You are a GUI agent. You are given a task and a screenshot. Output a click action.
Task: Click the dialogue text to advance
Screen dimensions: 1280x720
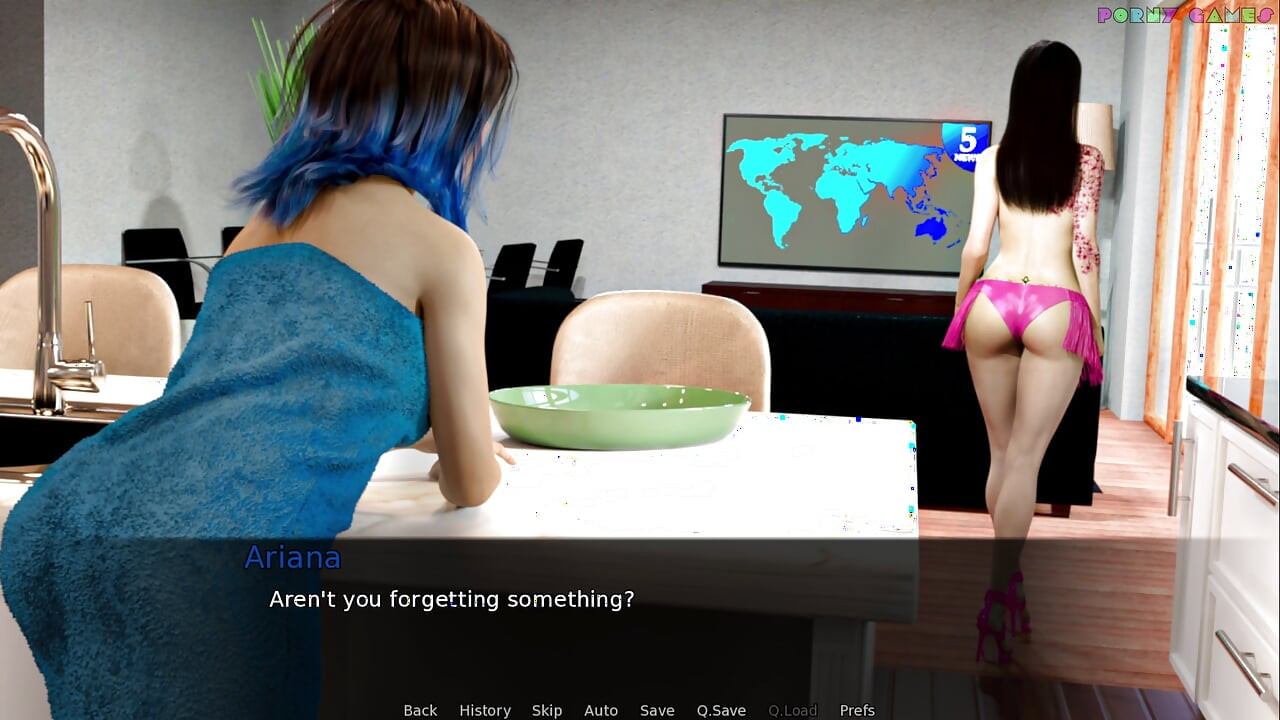pyautogui.click(x=452, y=599)
